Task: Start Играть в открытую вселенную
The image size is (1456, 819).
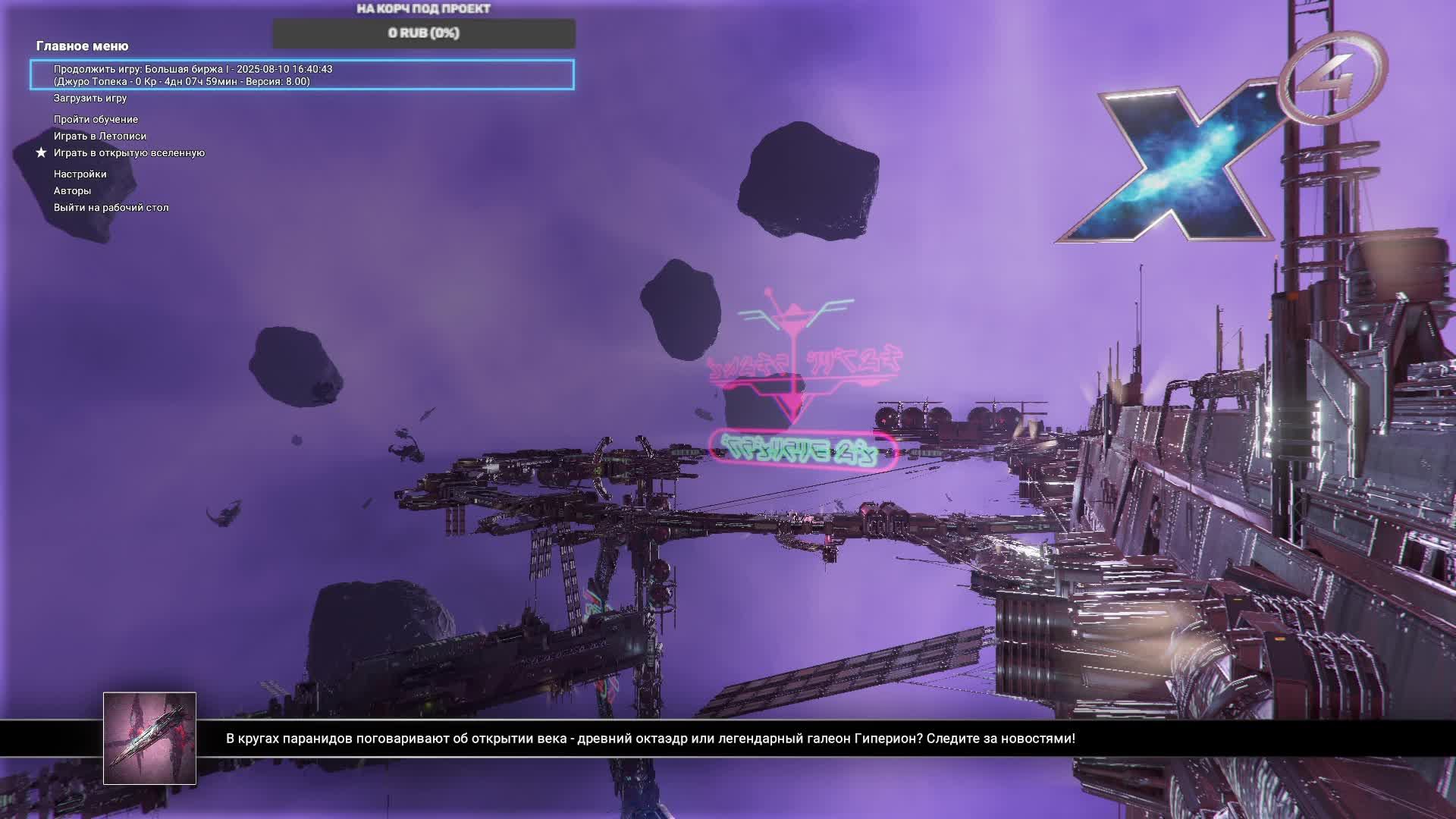Action: [x=129, y=153]
